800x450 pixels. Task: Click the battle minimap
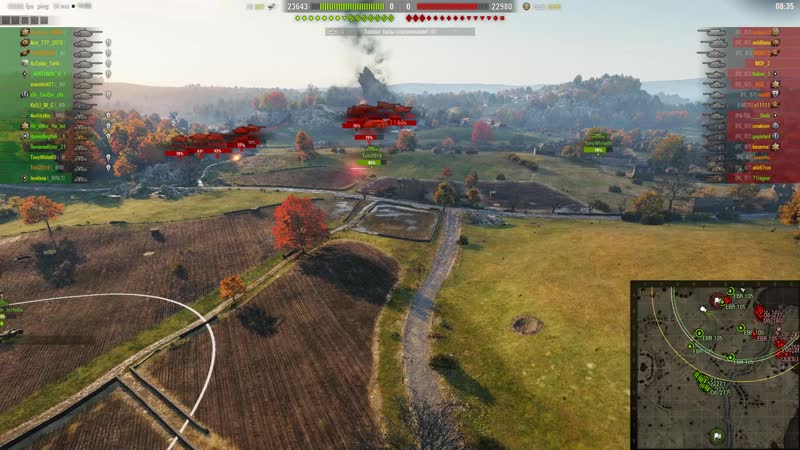(714, 365)
